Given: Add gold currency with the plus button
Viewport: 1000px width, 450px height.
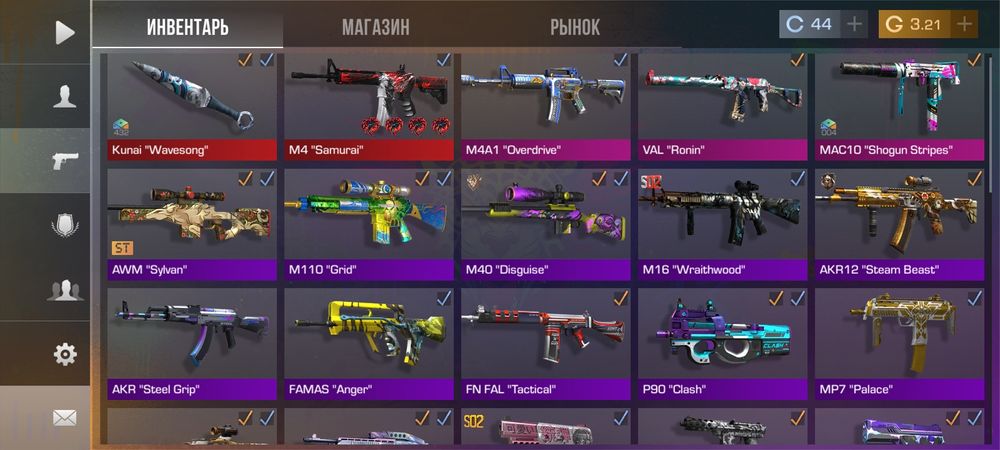Looking at the screenshot, I should point(964,24).
